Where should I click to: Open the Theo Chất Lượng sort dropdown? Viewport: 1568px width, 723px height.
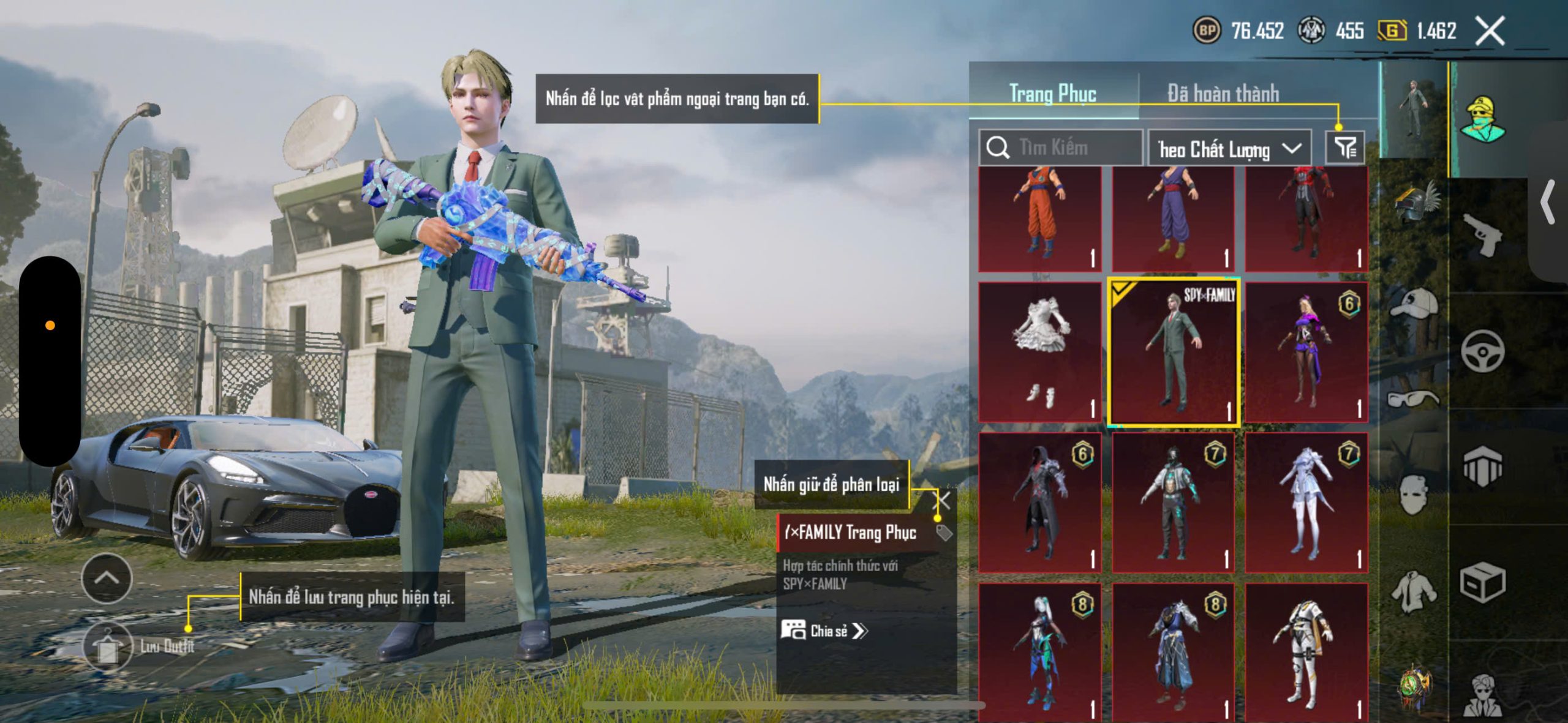1229,149
